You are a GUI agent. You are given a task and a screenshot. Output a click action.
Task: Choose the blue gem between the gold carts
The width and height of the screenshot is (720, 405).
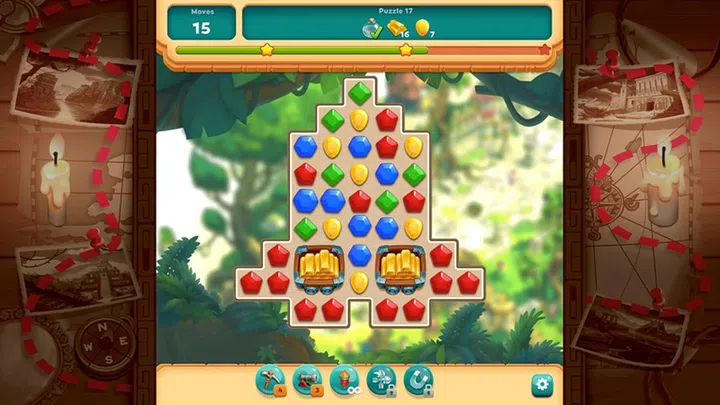tap(359, 255)
